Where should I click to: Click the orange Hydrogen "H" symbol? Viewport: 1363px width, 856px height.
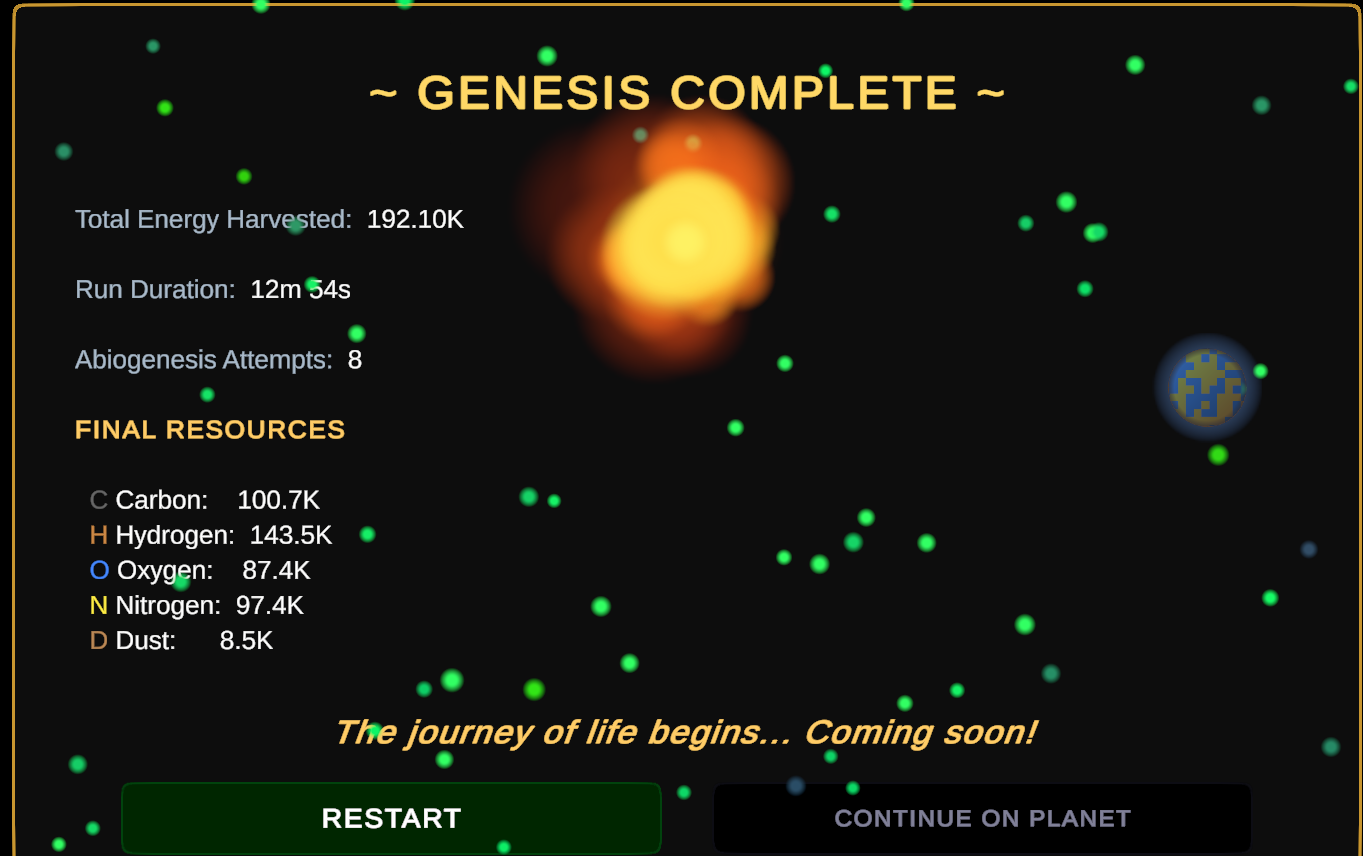(97, 535)
